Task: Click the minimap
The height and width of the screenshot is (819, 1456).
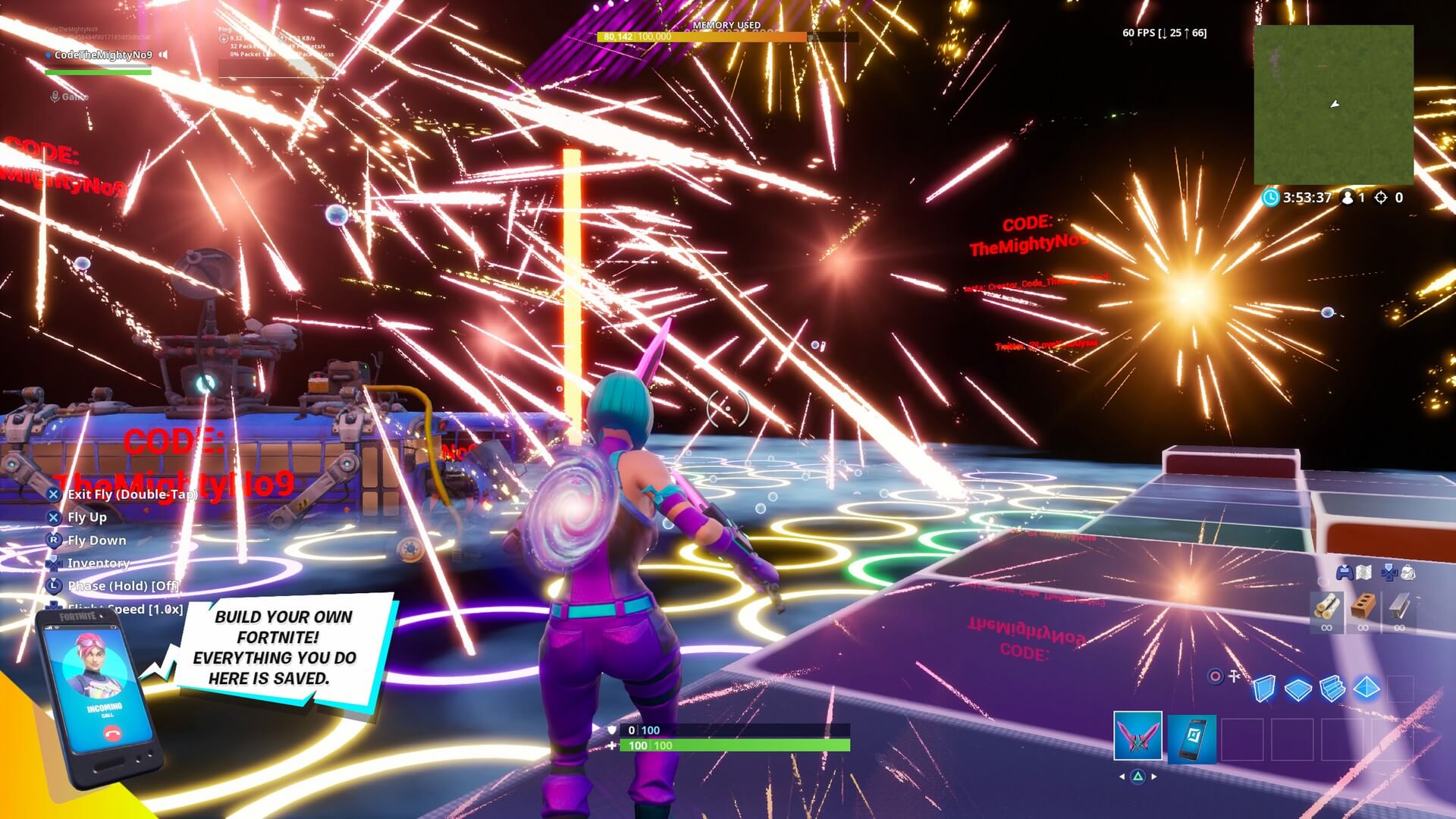Action: (1333, 105)
